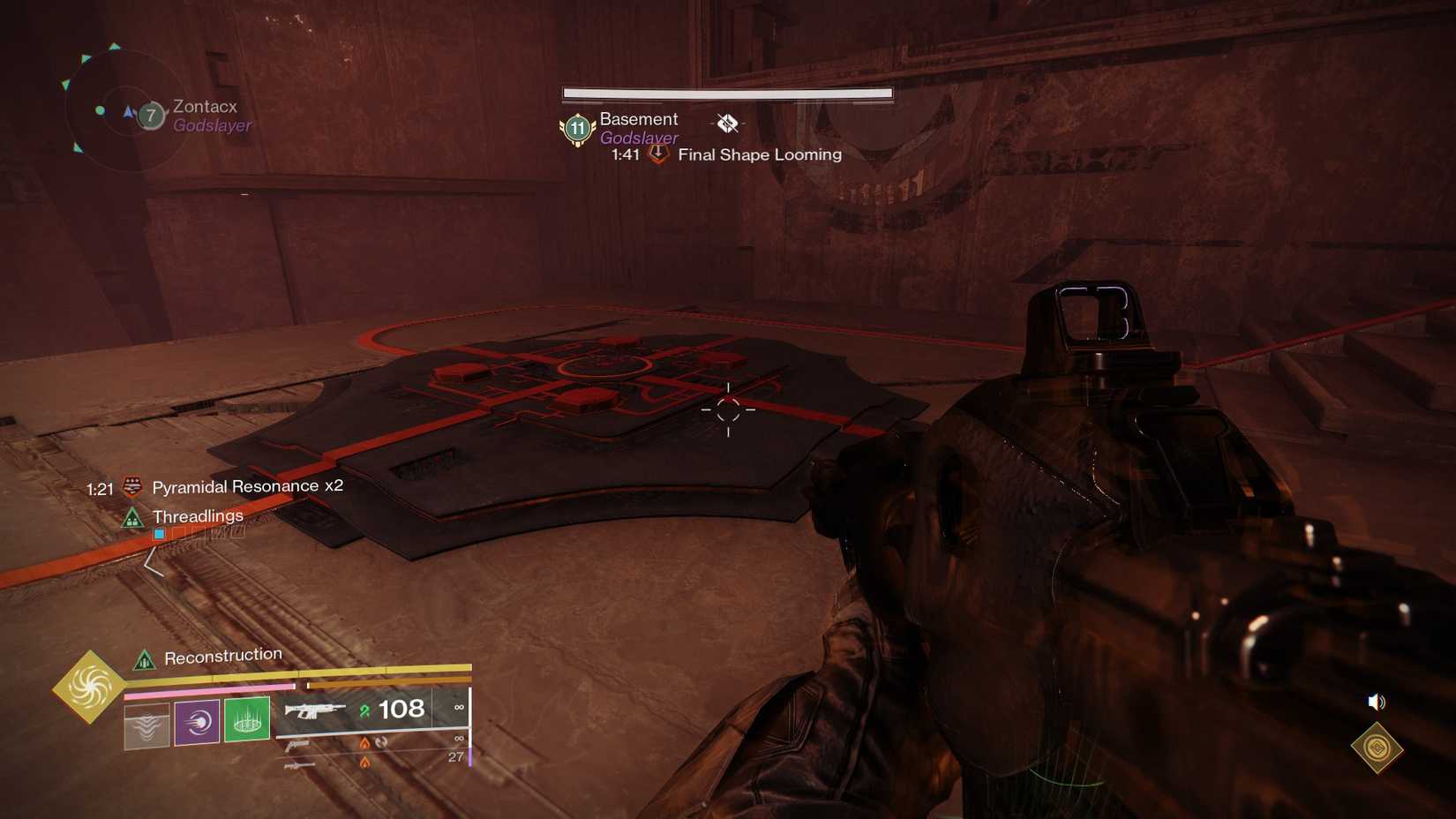The image size is (1456, 819).
Task: Click the heavy ammo count 27
Action: coord(455,757)
